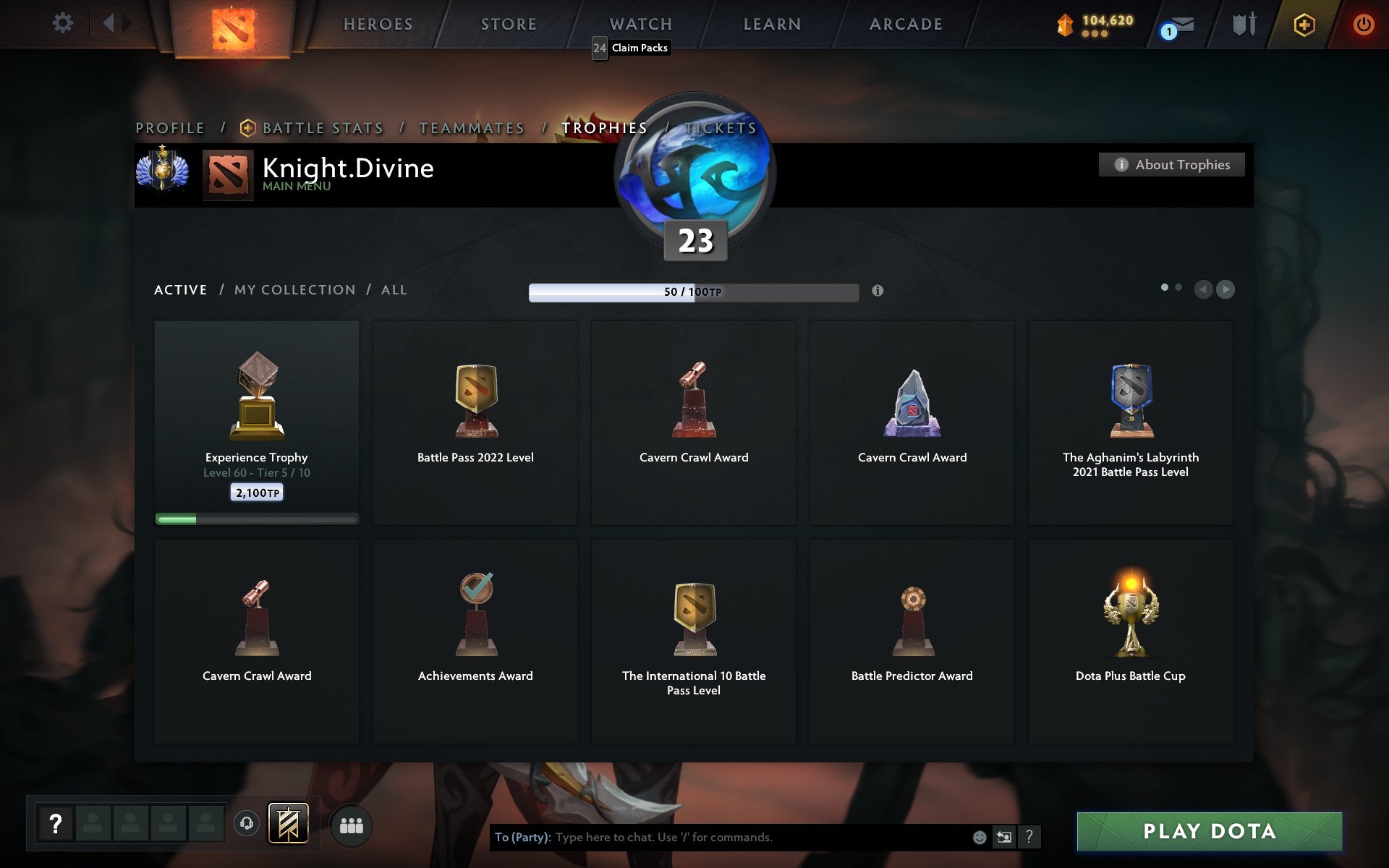Go to previous trophy page arrow
1389x868 pixels.
1203,289
